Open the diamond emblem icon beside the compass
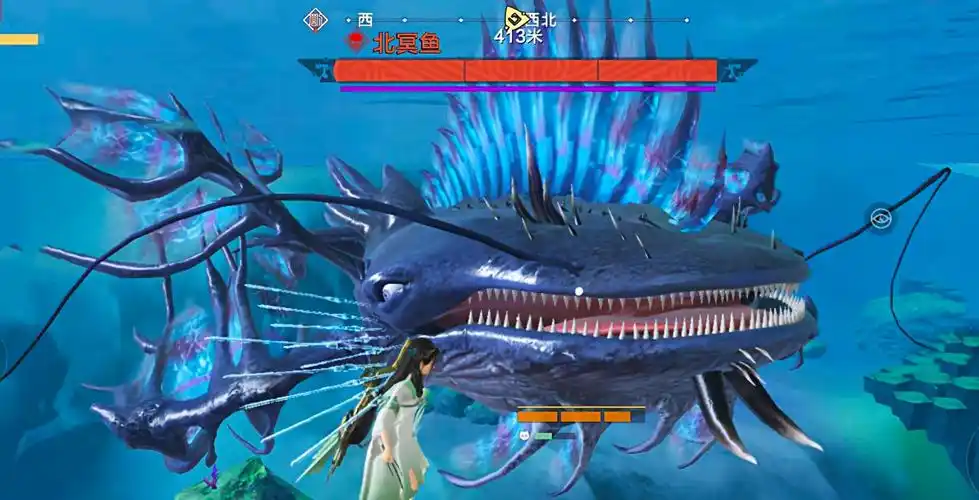The height and width of the screenshot is (500, 979). pos(315,19)
